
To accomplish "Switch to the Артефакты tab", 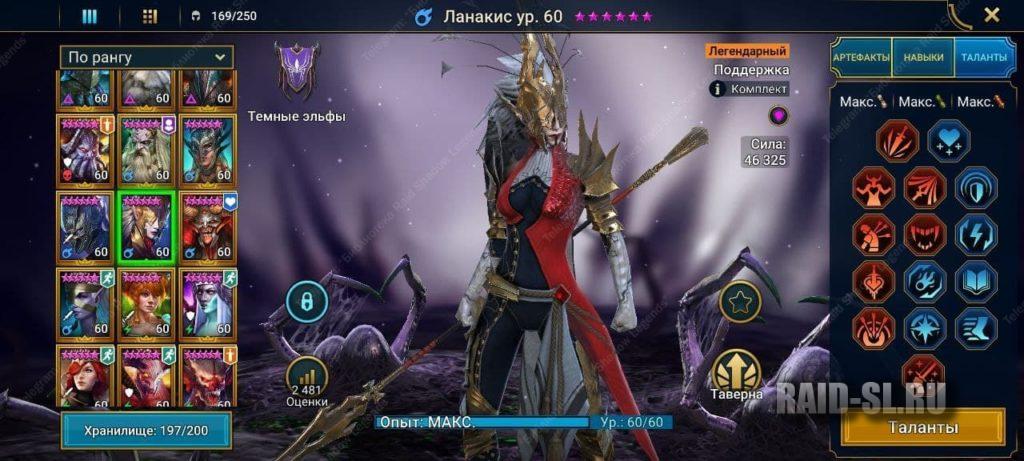I will pyautogui.click(x=861, y=57).
